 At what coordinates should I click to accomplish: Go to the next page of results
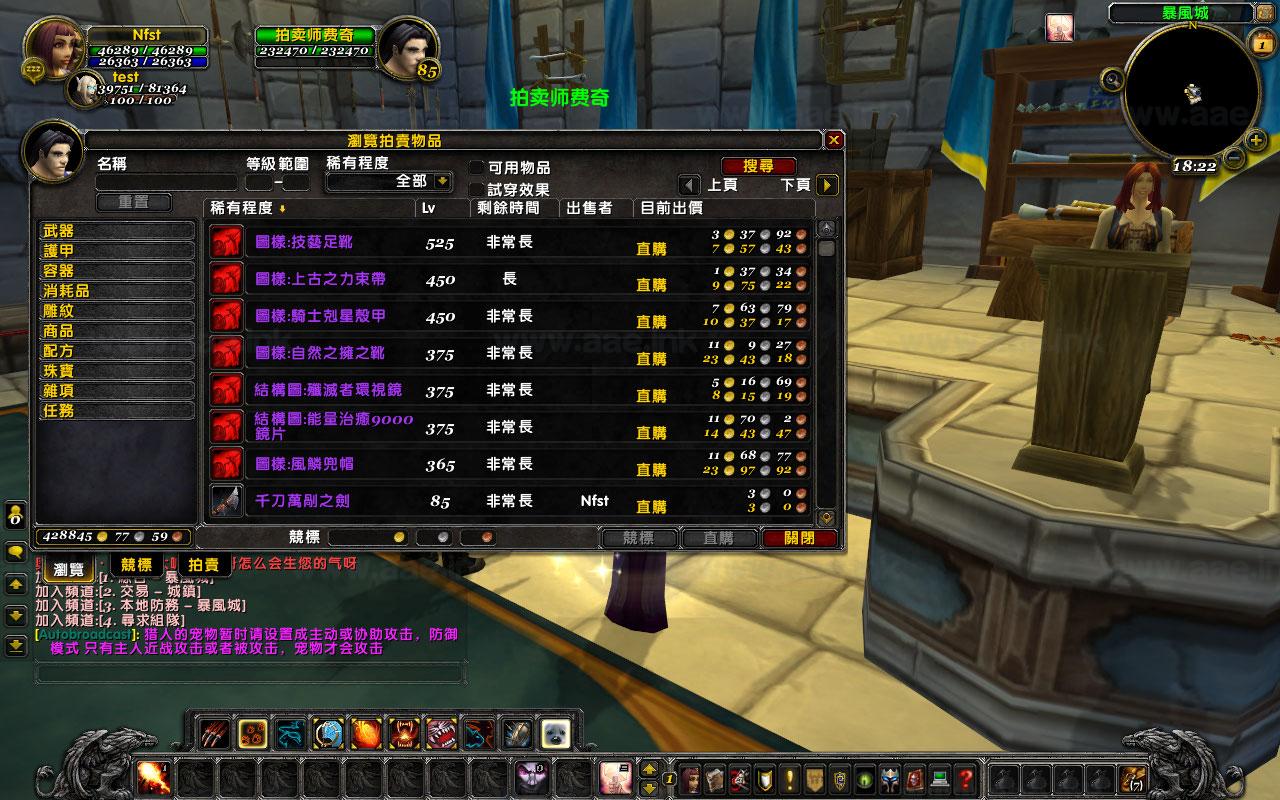pyautogui.click(x=826, y=185)
